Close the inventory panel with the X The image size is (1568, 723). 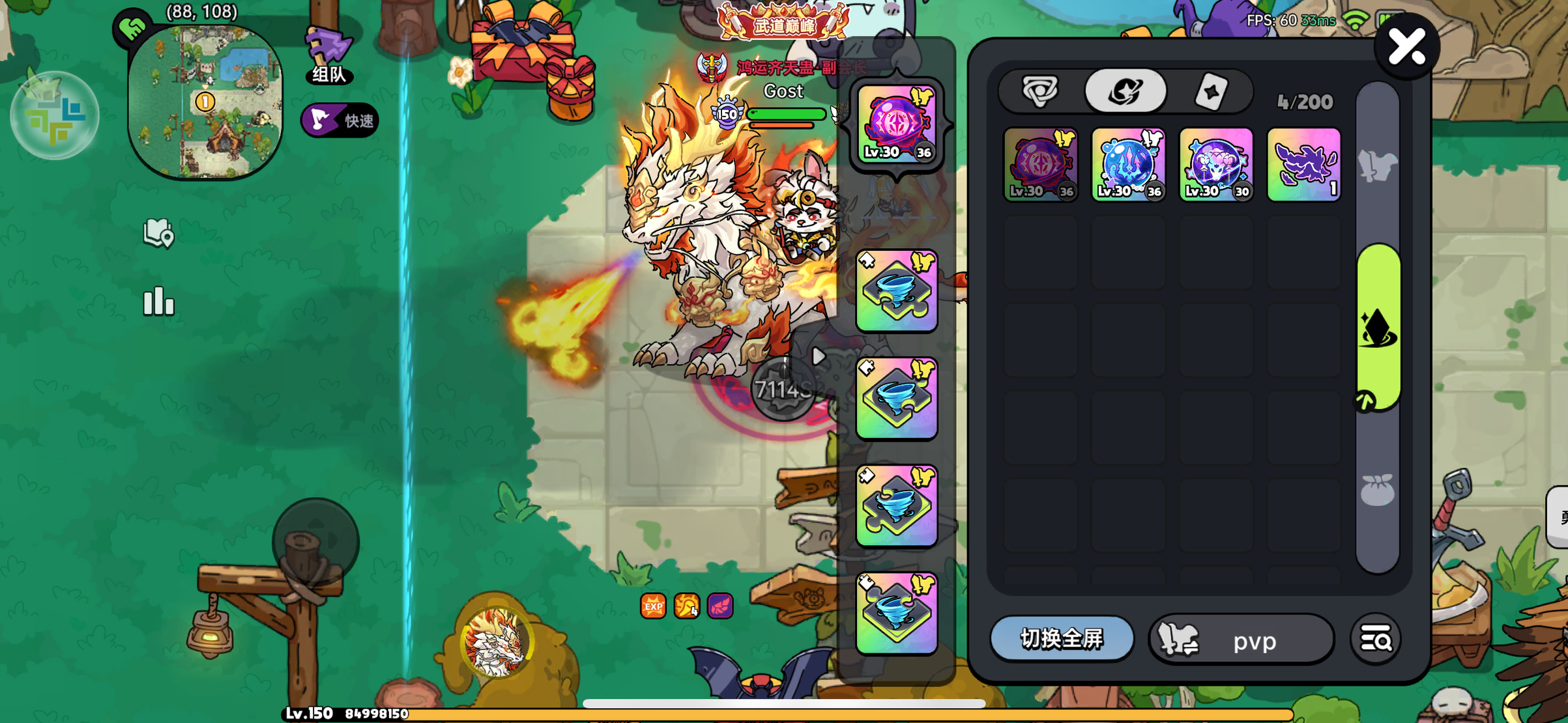[1406, 48]
